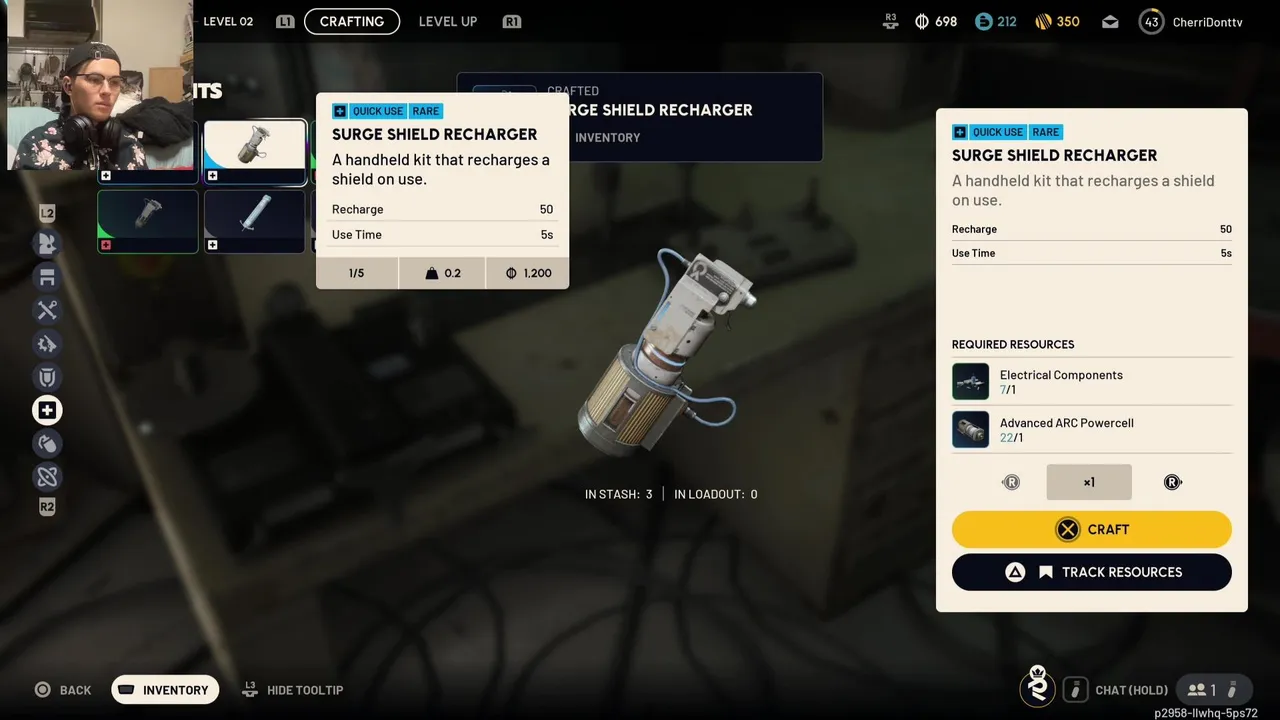The height and width of the screenshot is (720, 1280).
Task: View CherriDonttv player profile
Action: click(x=1191, y=21)
